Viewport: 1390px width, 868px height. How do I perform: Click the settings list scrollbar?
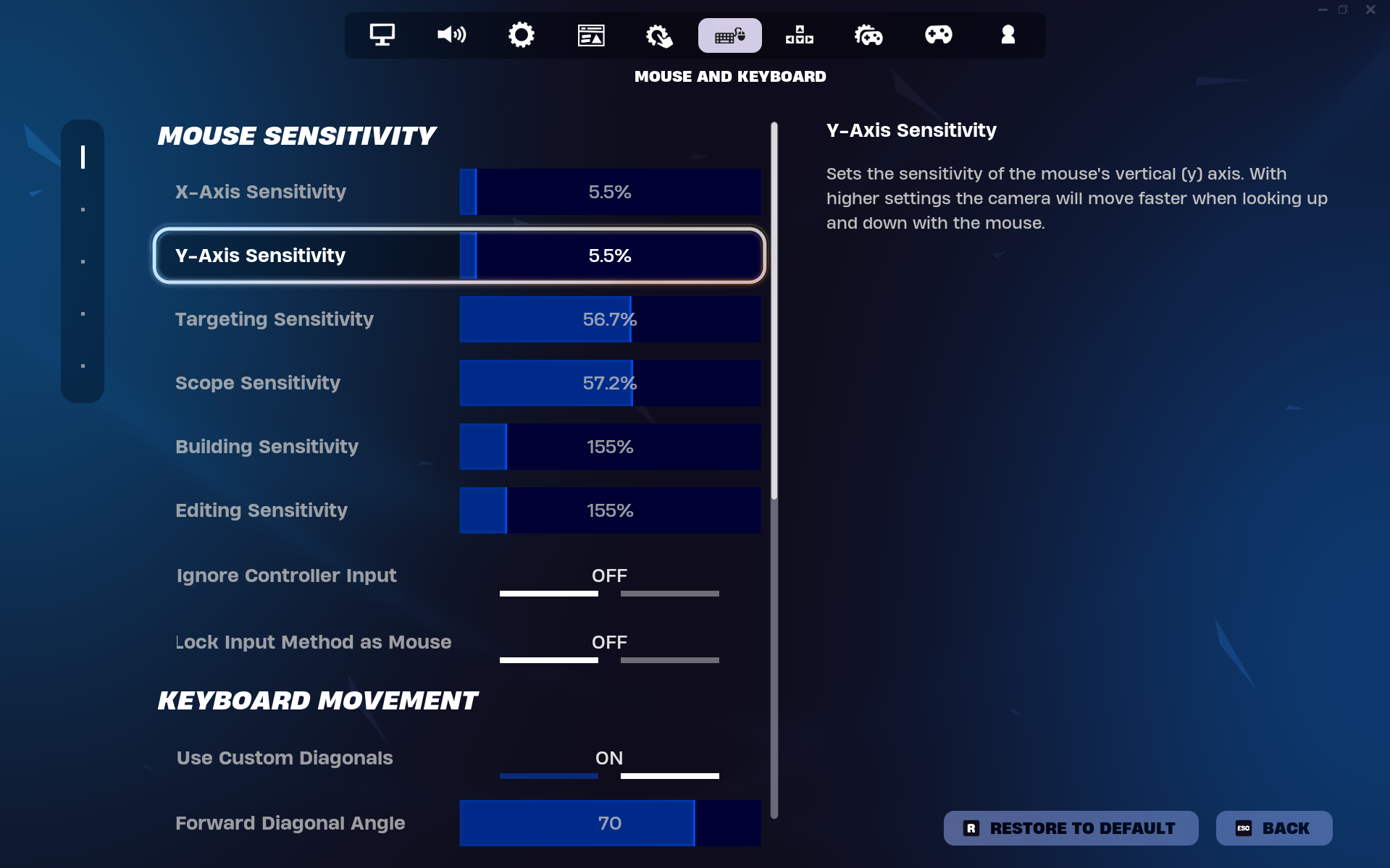(x=774, y=311)
